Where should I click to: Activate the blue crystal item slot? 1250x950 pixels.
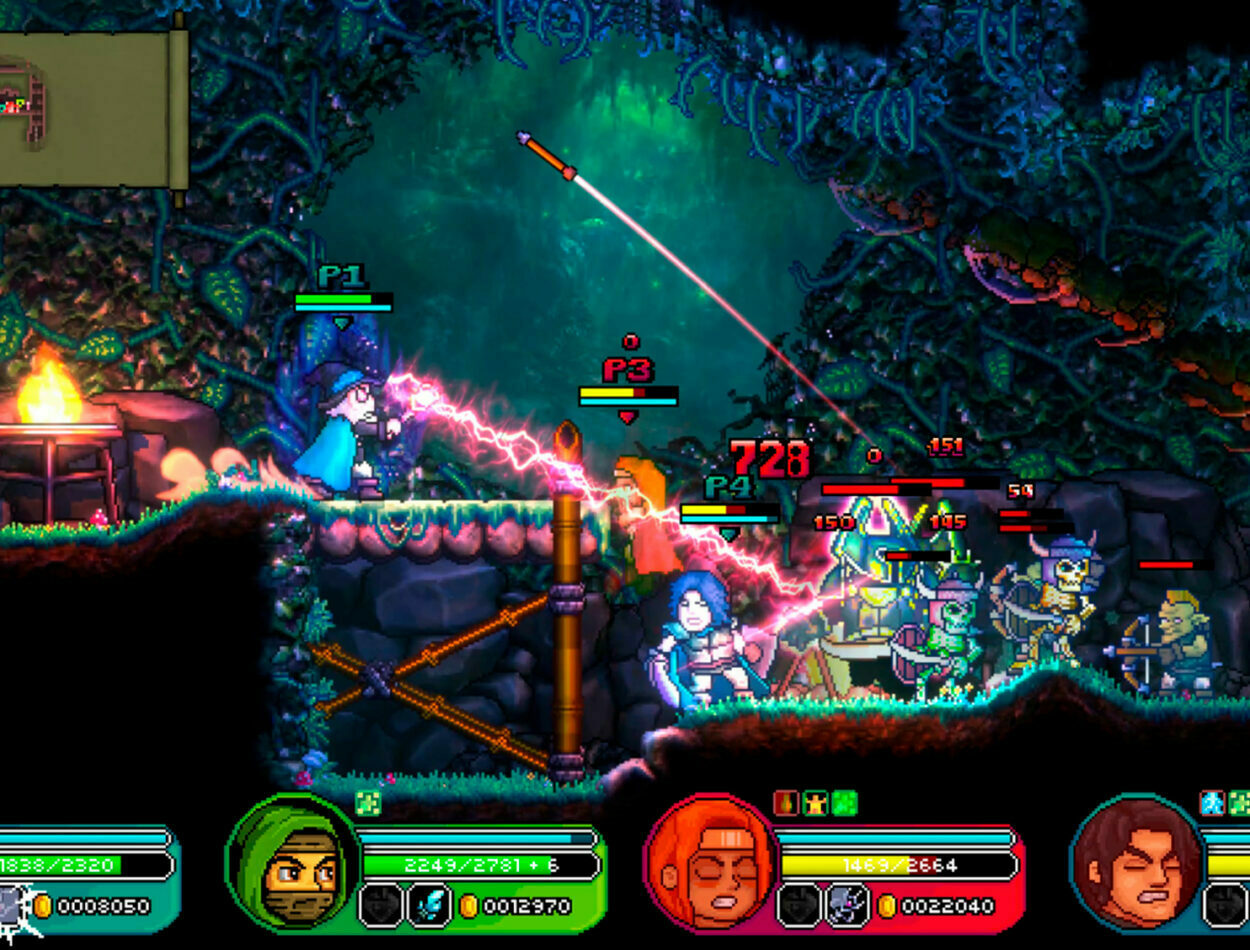(x=428, y=906)
